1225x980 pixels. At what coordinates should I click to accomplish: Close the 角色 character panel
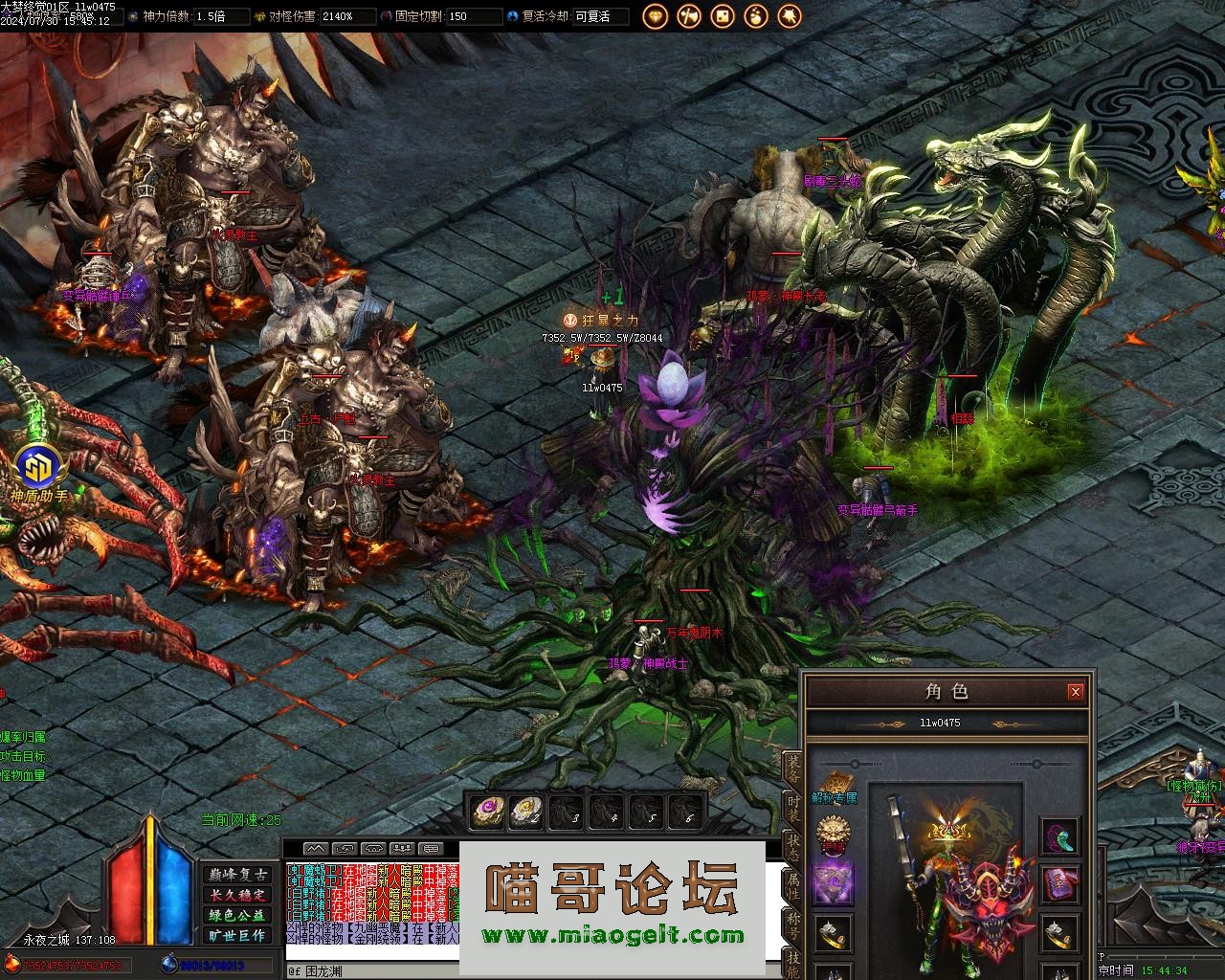tap(1076, 692)
